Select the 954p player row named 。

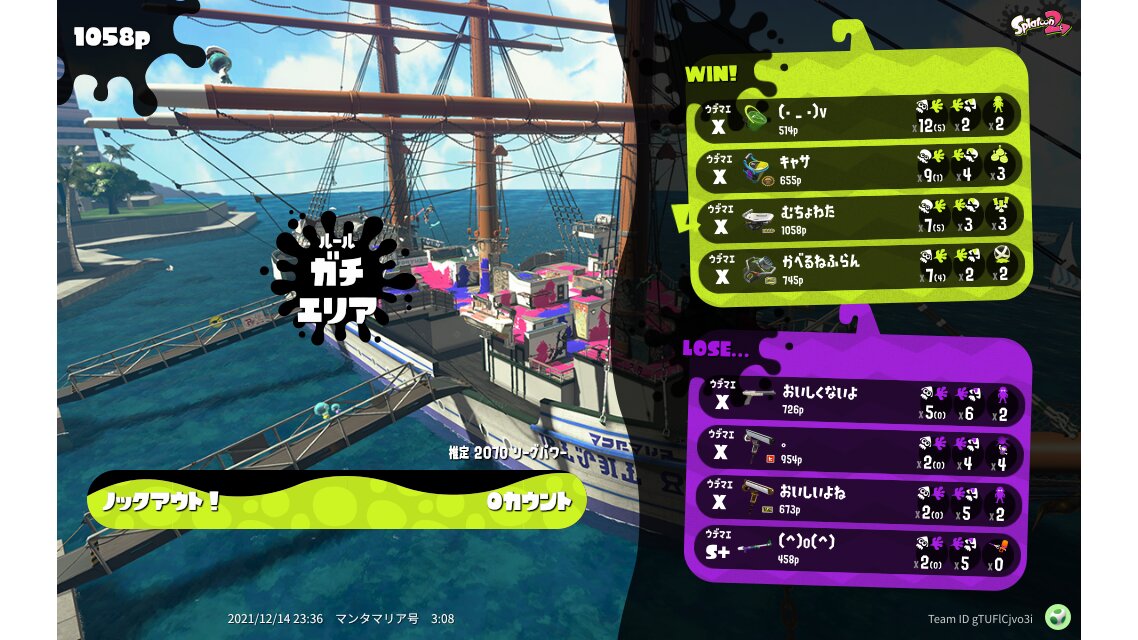point(858,451)
